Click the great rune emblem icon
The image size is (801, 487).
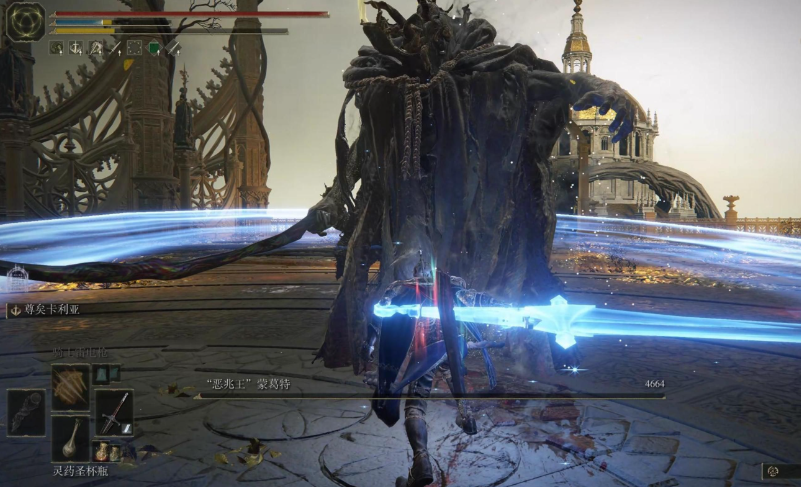click(24, 21)
